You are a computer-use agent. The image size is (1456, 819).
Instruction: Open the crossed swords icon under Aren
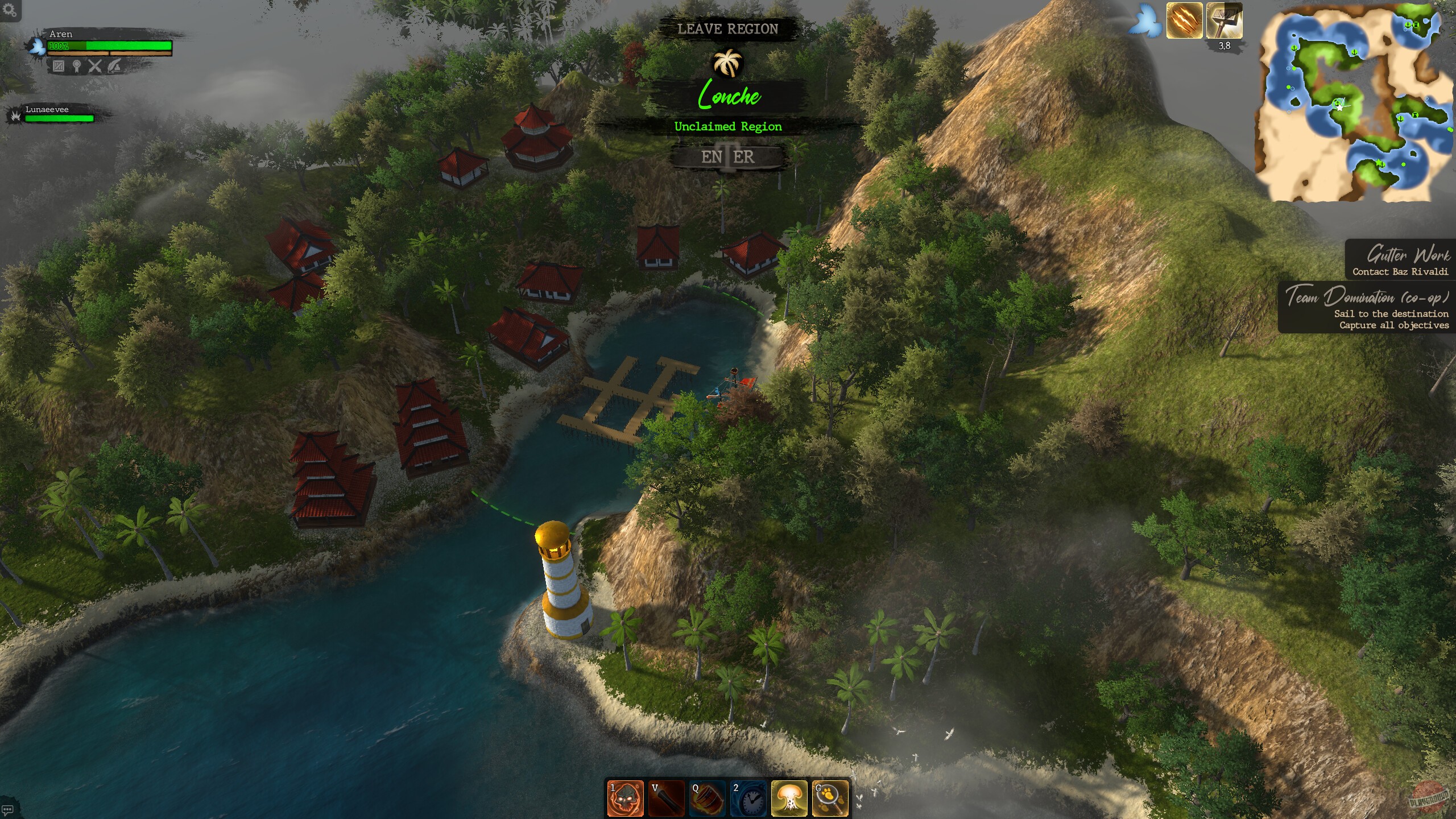[x=95, y=67]
